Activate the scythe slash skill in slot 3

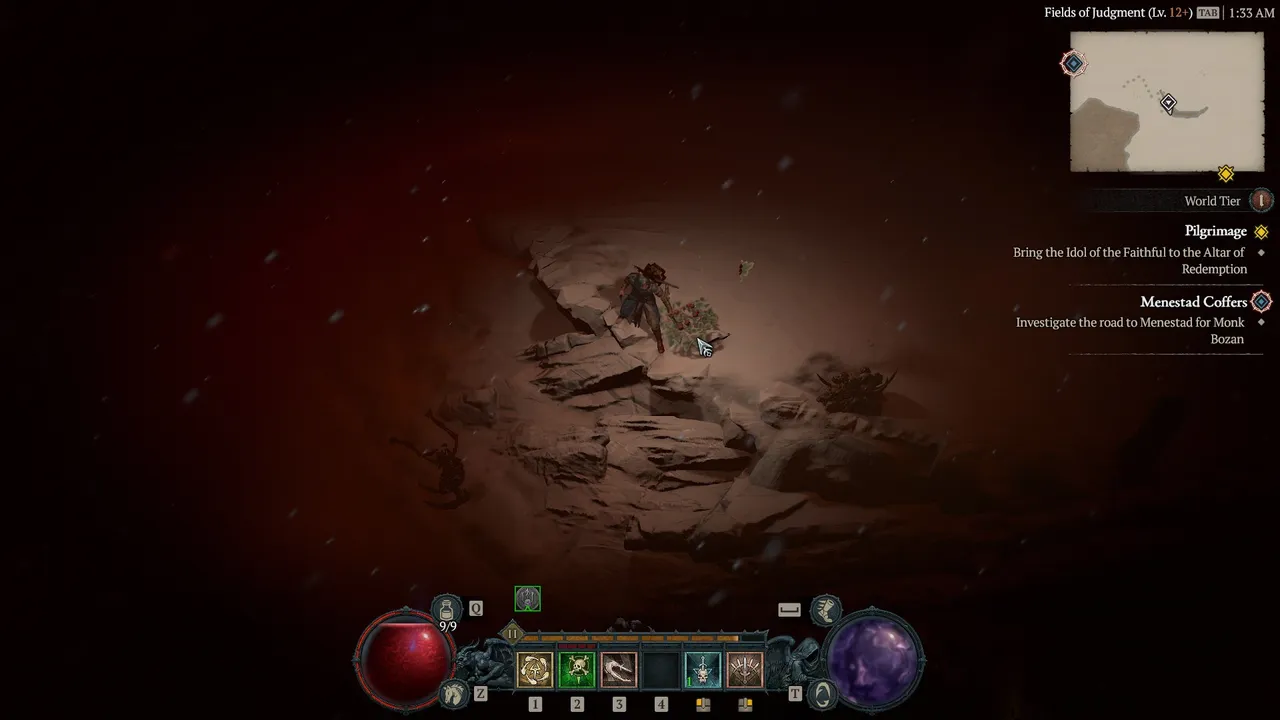point(619,670)
